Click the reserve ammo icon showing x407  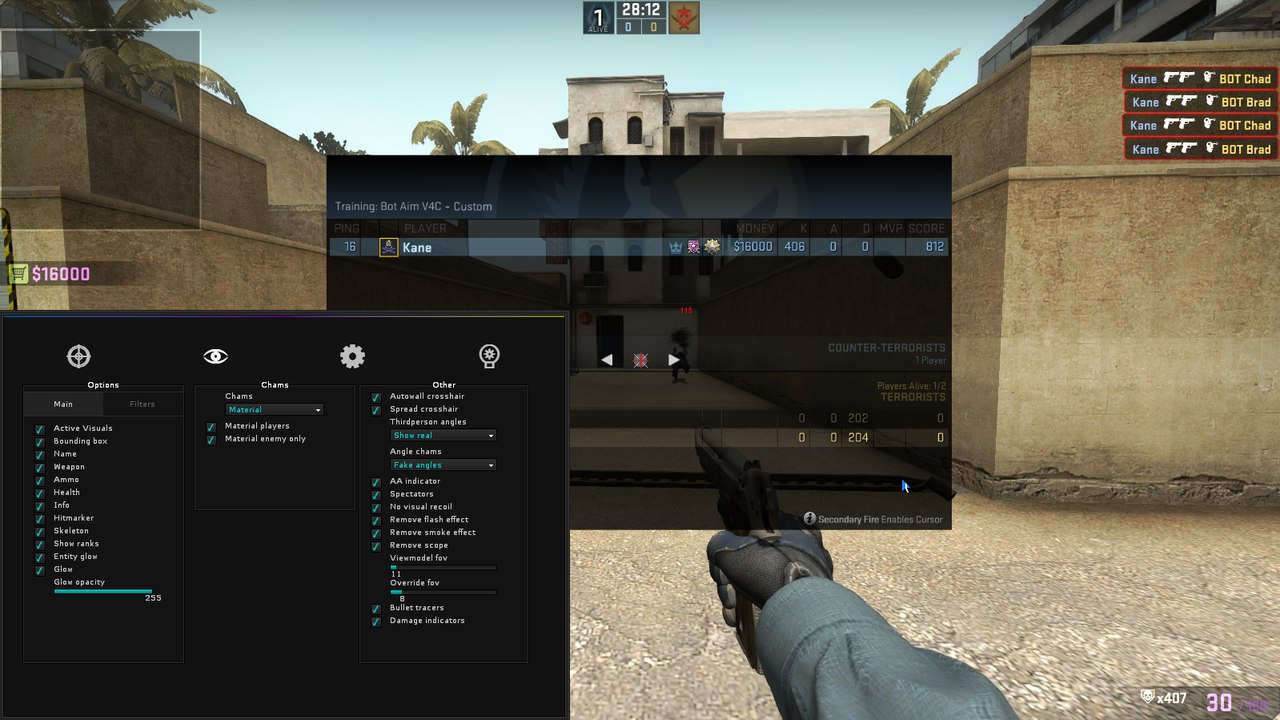pos(1146,695)
